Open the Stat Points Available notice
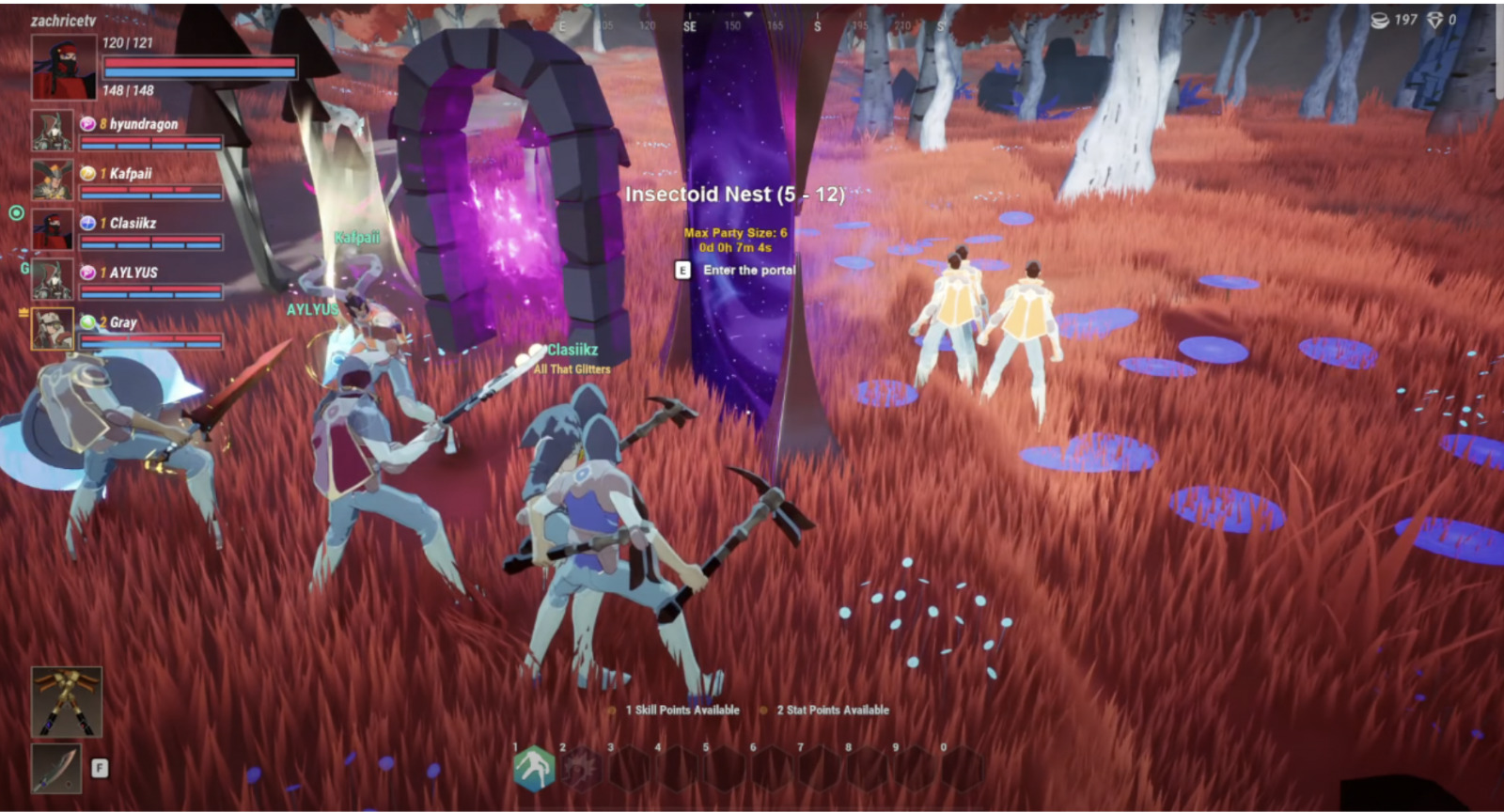 832,710
